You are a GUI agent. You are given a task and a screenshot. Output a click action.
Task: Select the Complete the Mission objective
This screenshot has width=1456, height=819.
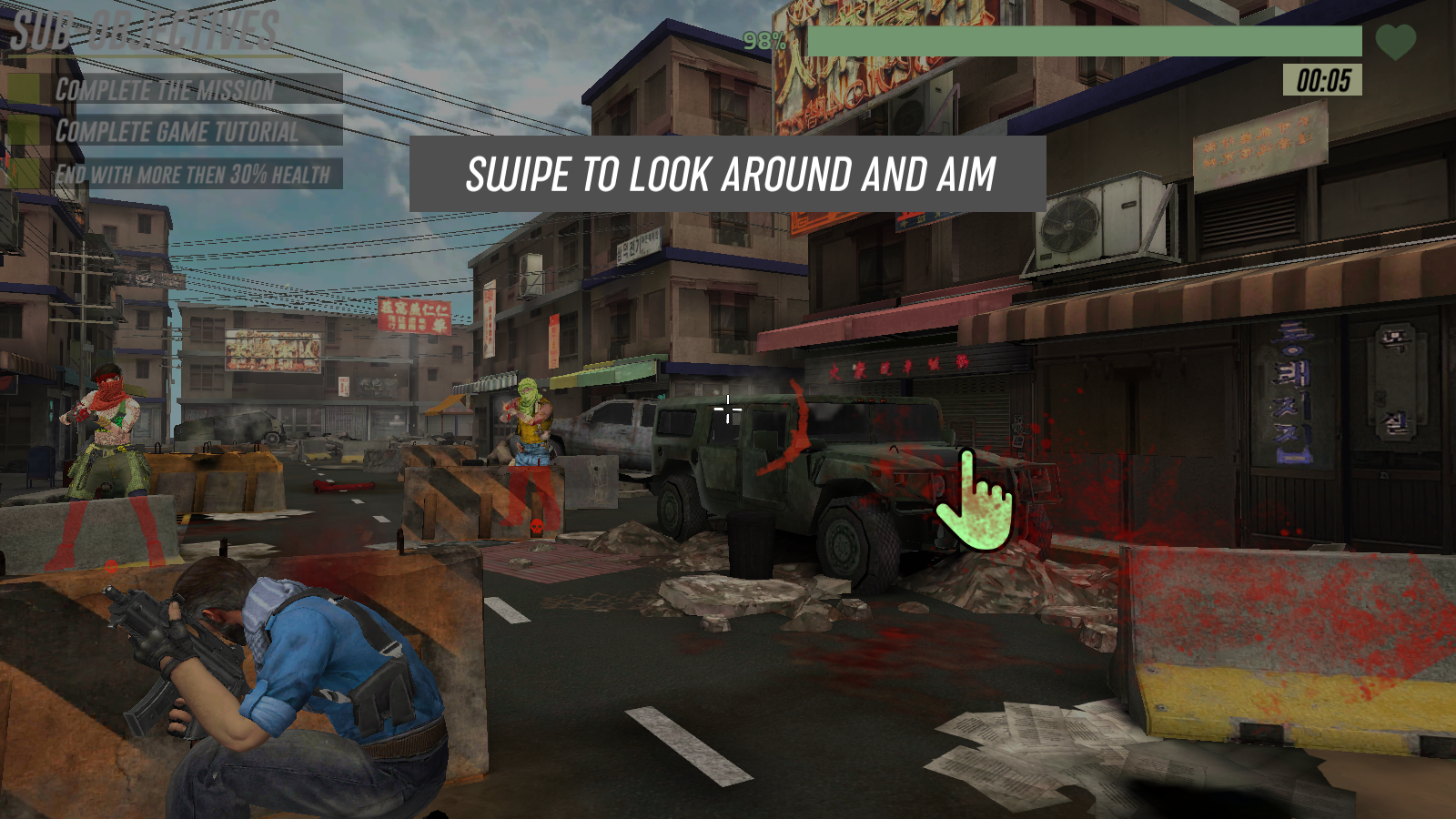173,89
